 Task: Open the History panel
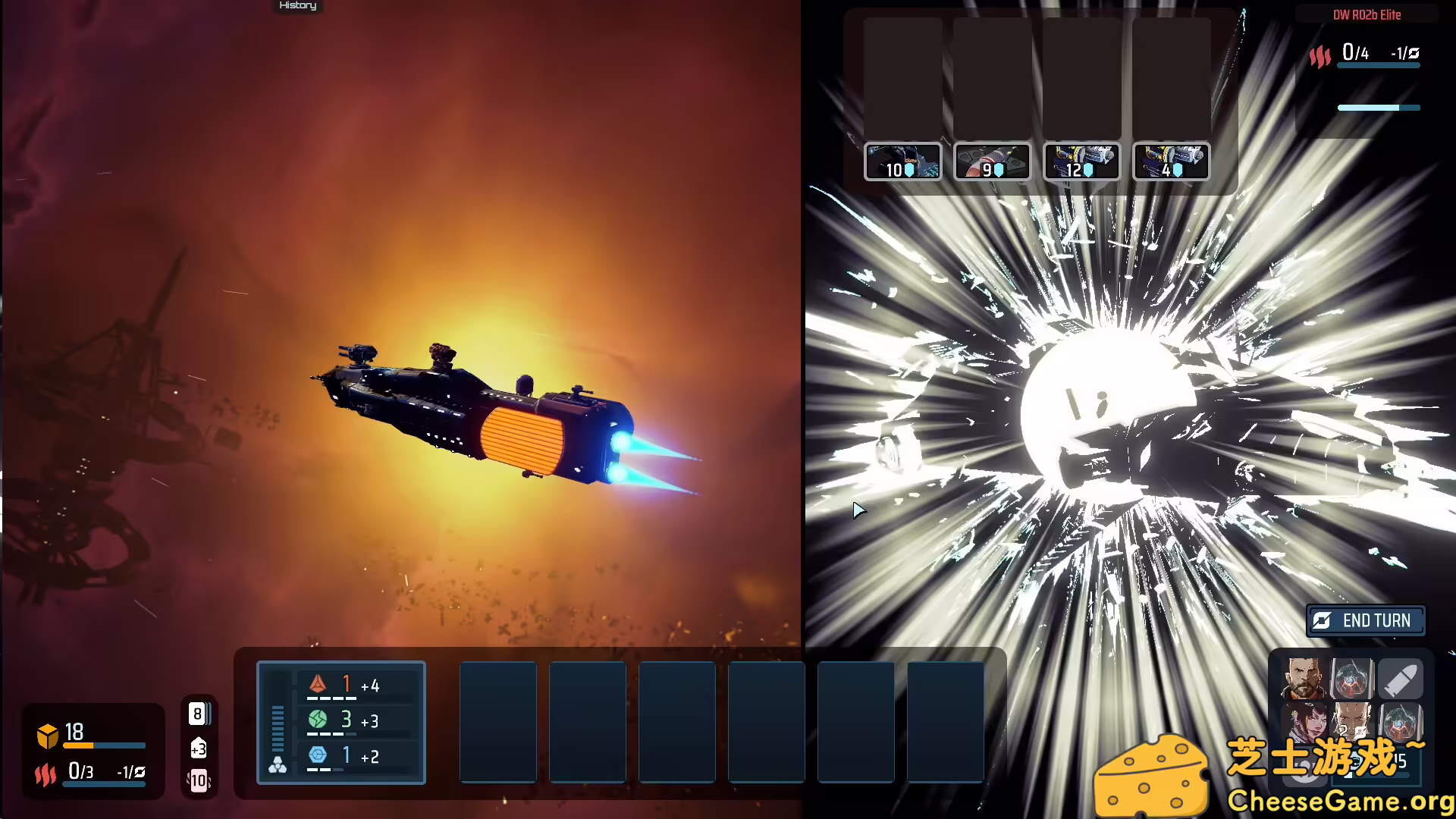coord(297,6)
